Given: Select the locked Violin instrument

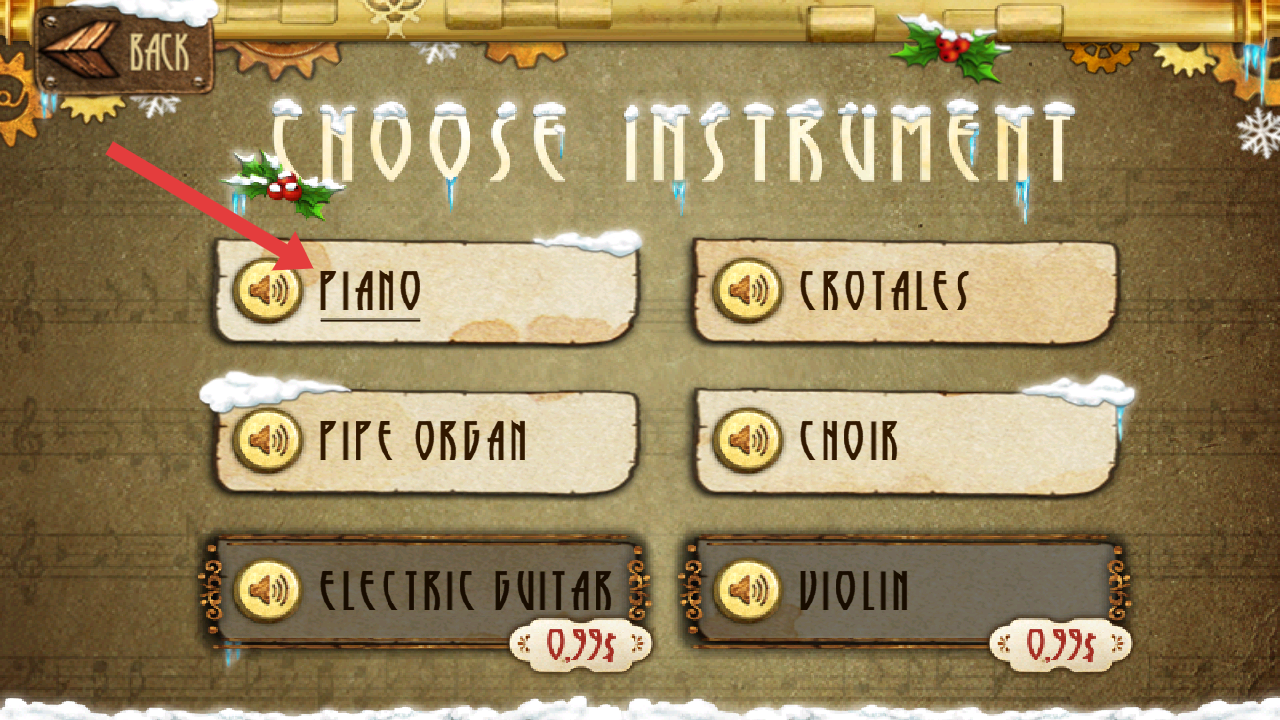Looking at the screenshot, I should point(930,590).
